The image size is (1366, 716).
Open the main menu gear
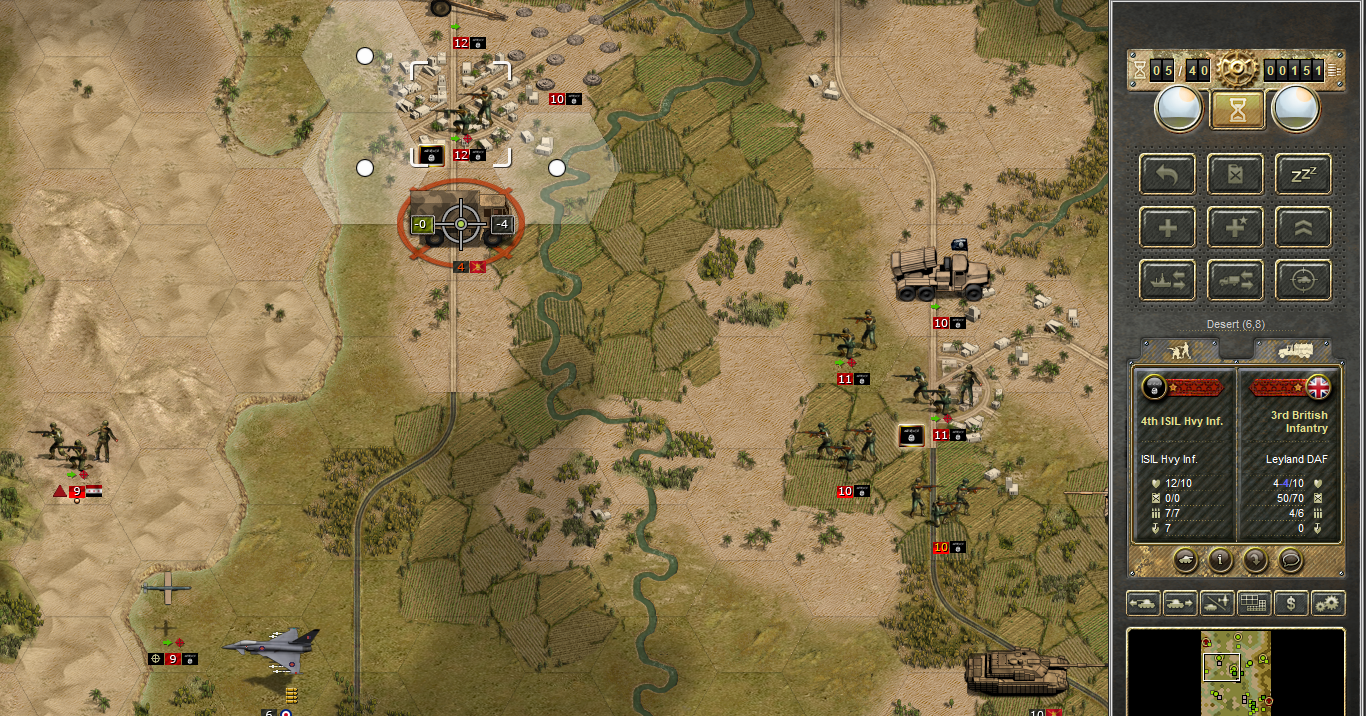click(1237, 69)
